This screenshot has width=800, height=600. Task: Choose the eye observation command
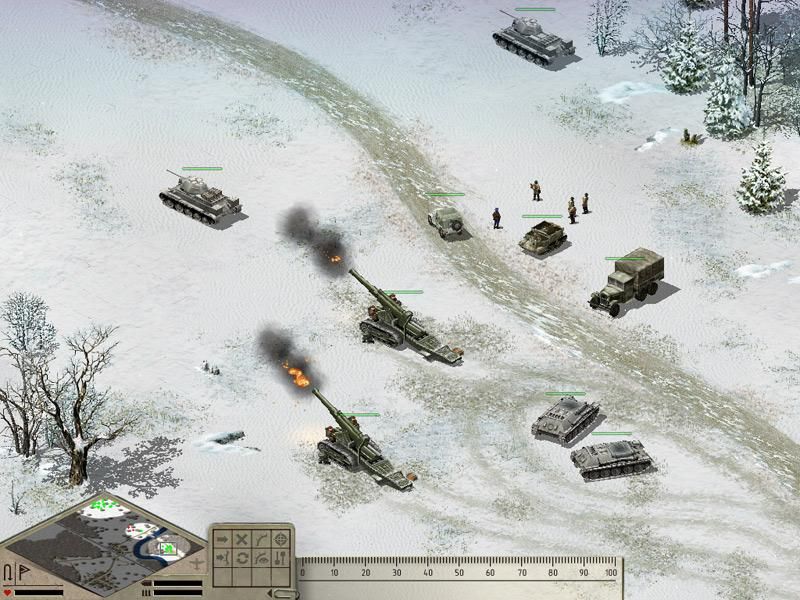[260, 557]
